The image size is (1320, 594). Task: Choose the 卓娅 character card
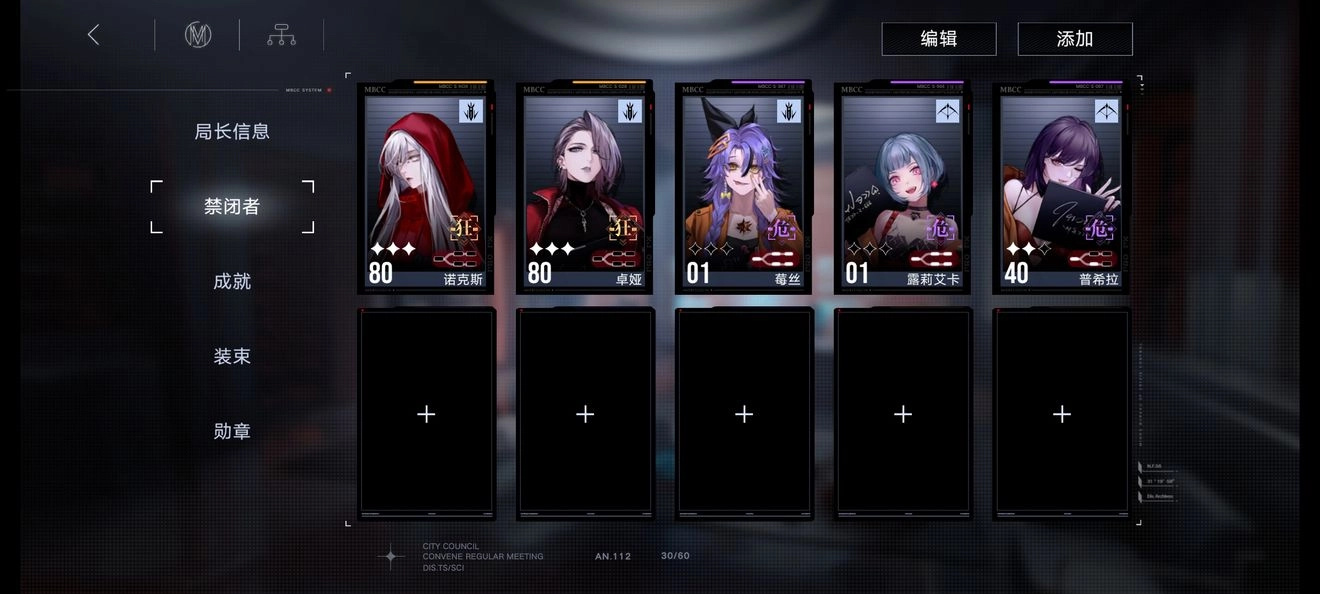pos(585,188)
